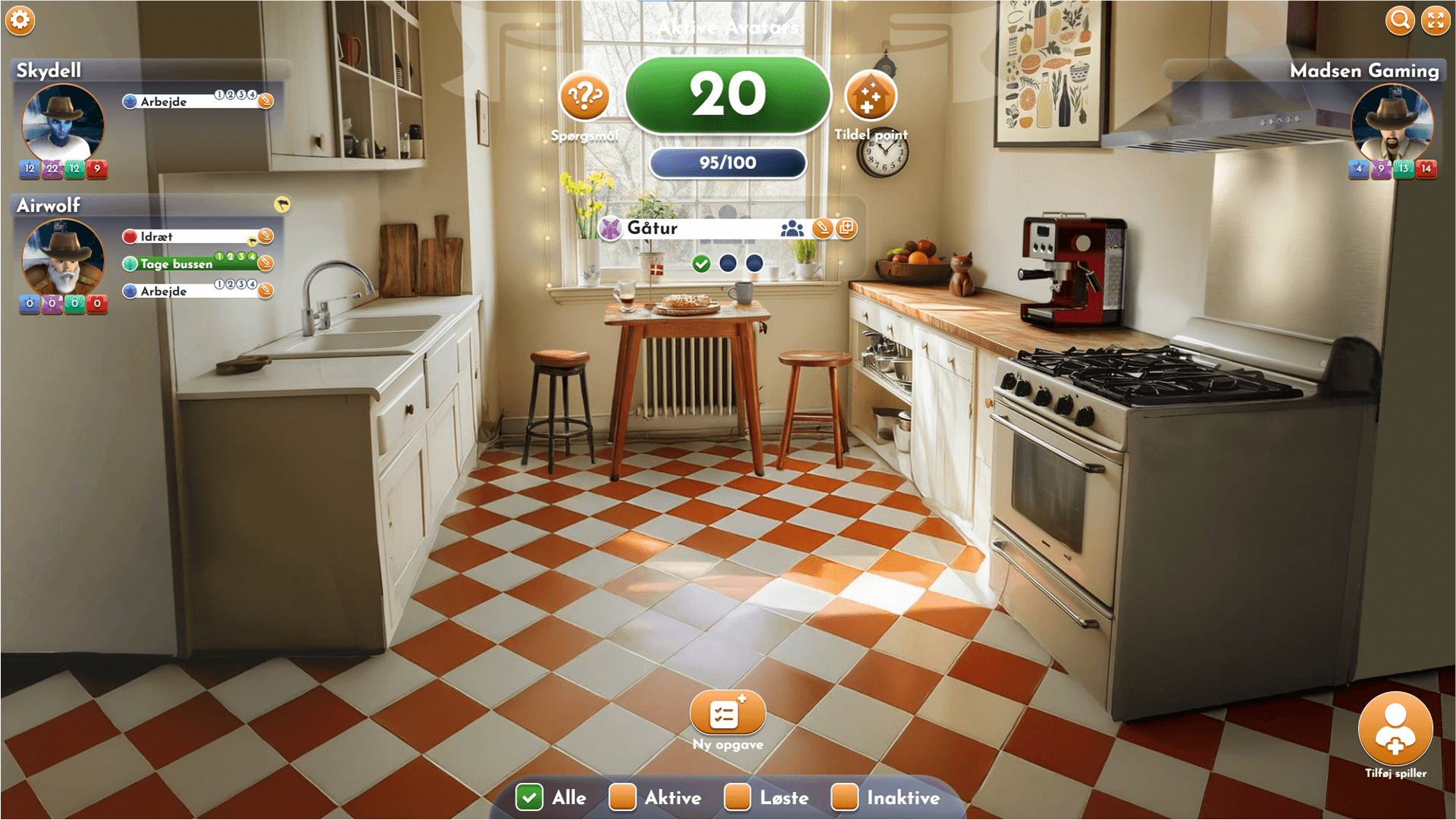Image resolution: width=1456 pixels, height=820 pixels.
Task: Check the Alle filter checkbox
Action: pyautogui.click(x=529, y=797)
